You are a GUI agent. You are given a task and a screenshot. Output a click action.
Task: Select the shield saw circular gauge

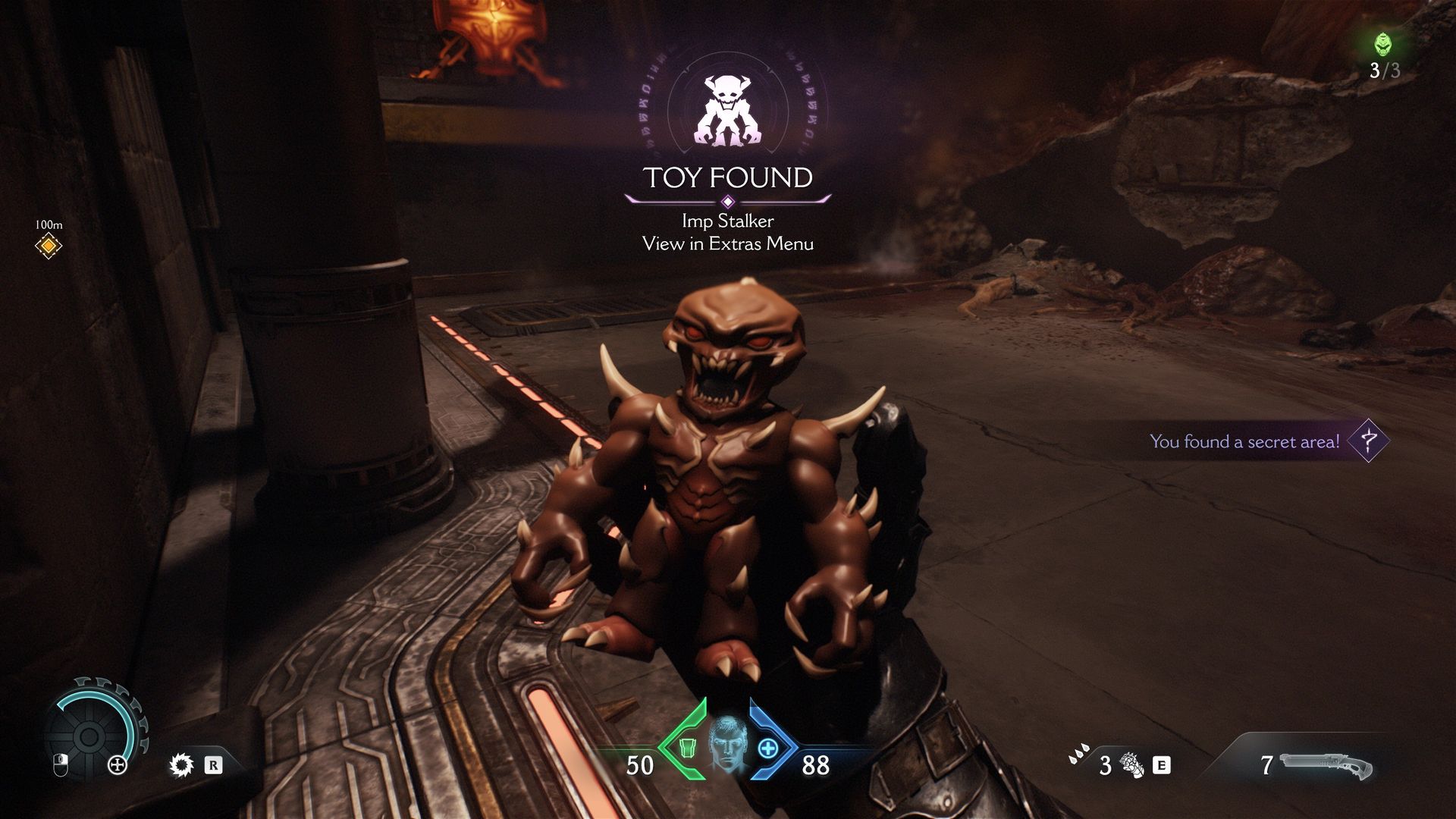89,733
